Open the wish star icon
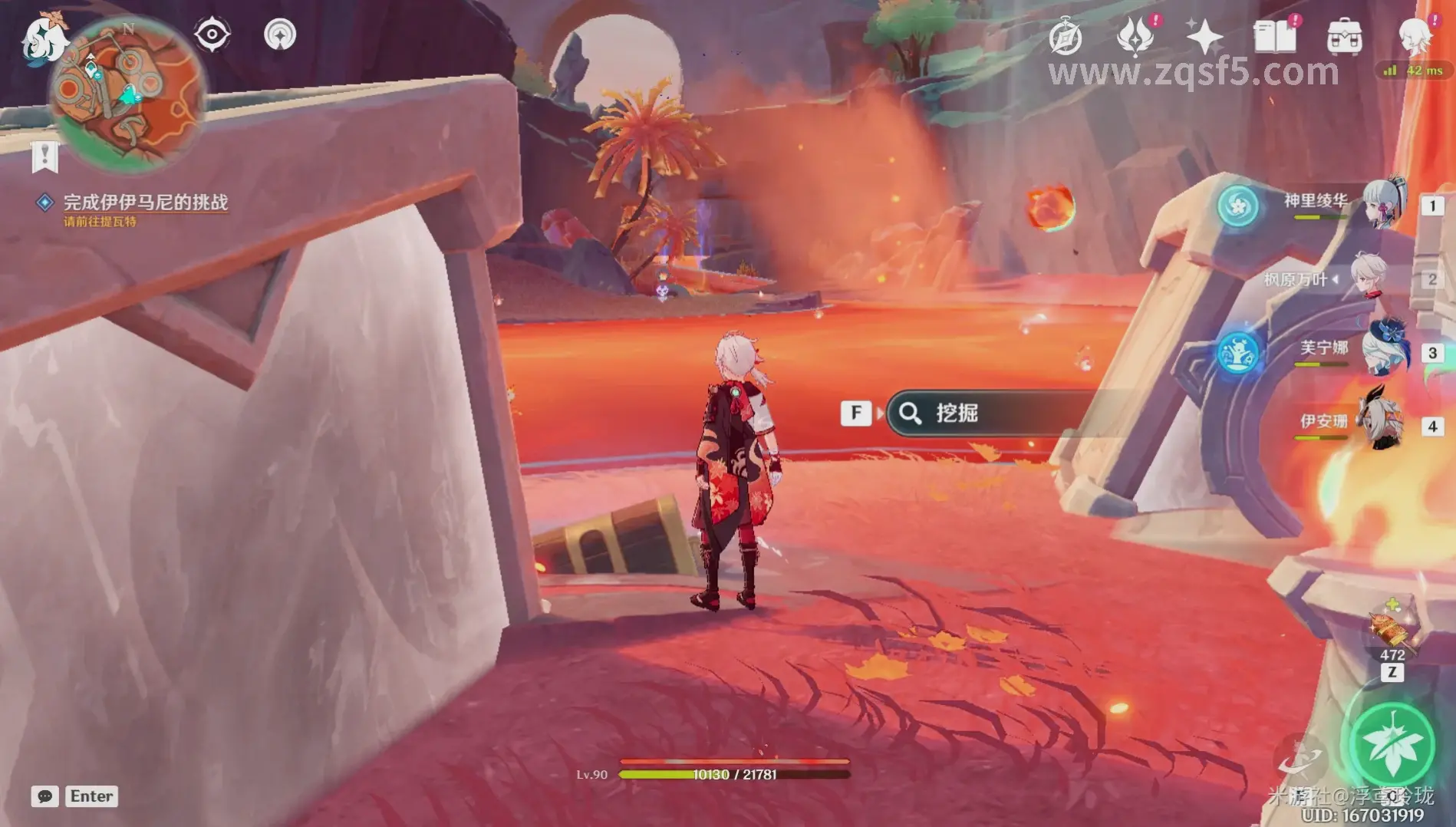 click(x=1204, y=37)
